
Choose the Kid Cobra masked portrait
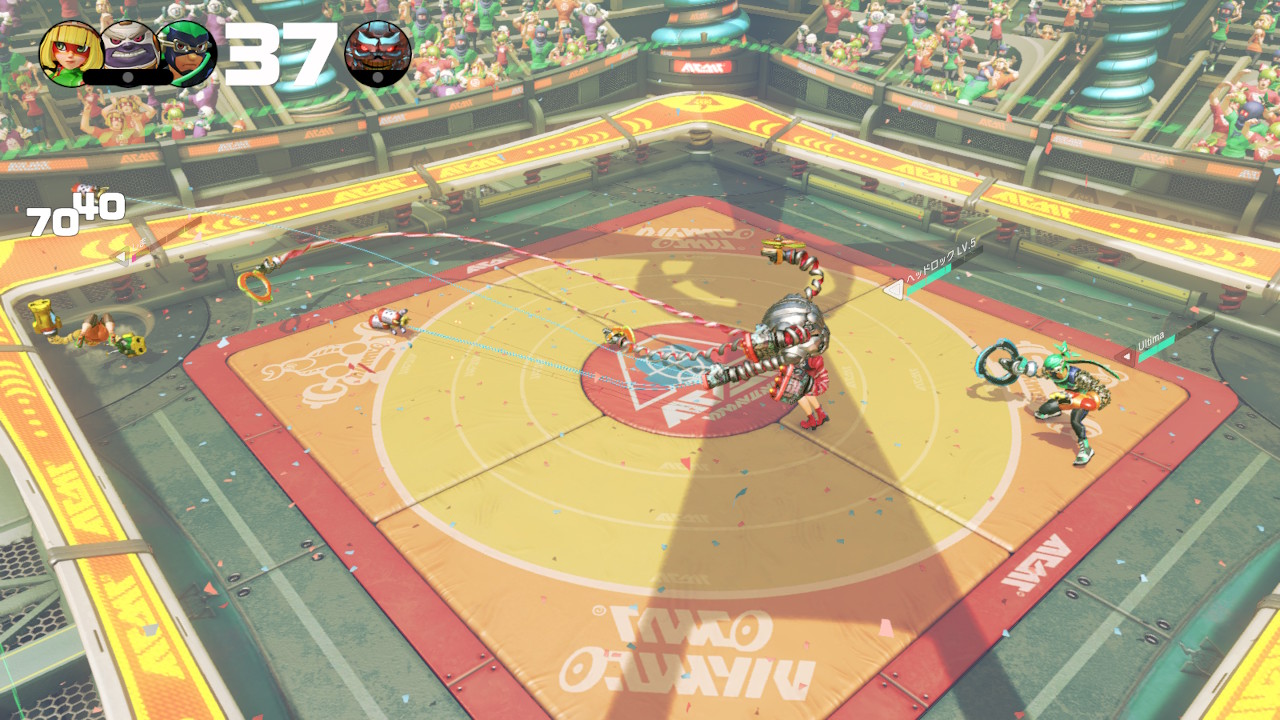point(187,53)
